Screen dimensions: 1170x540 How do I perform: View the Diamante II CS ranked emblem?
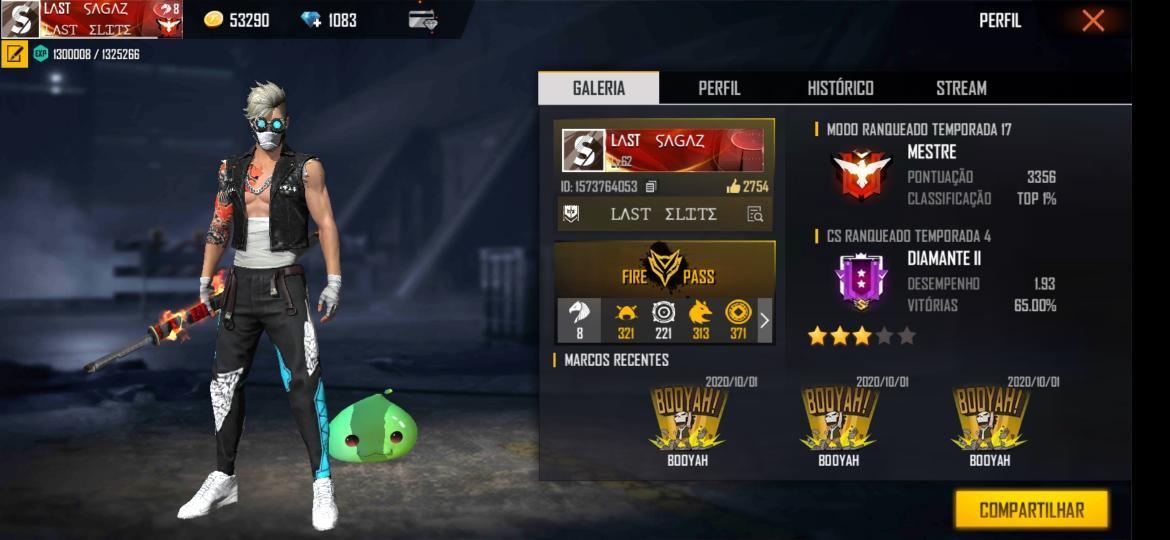pyautogui.click(x=861, y=281)
